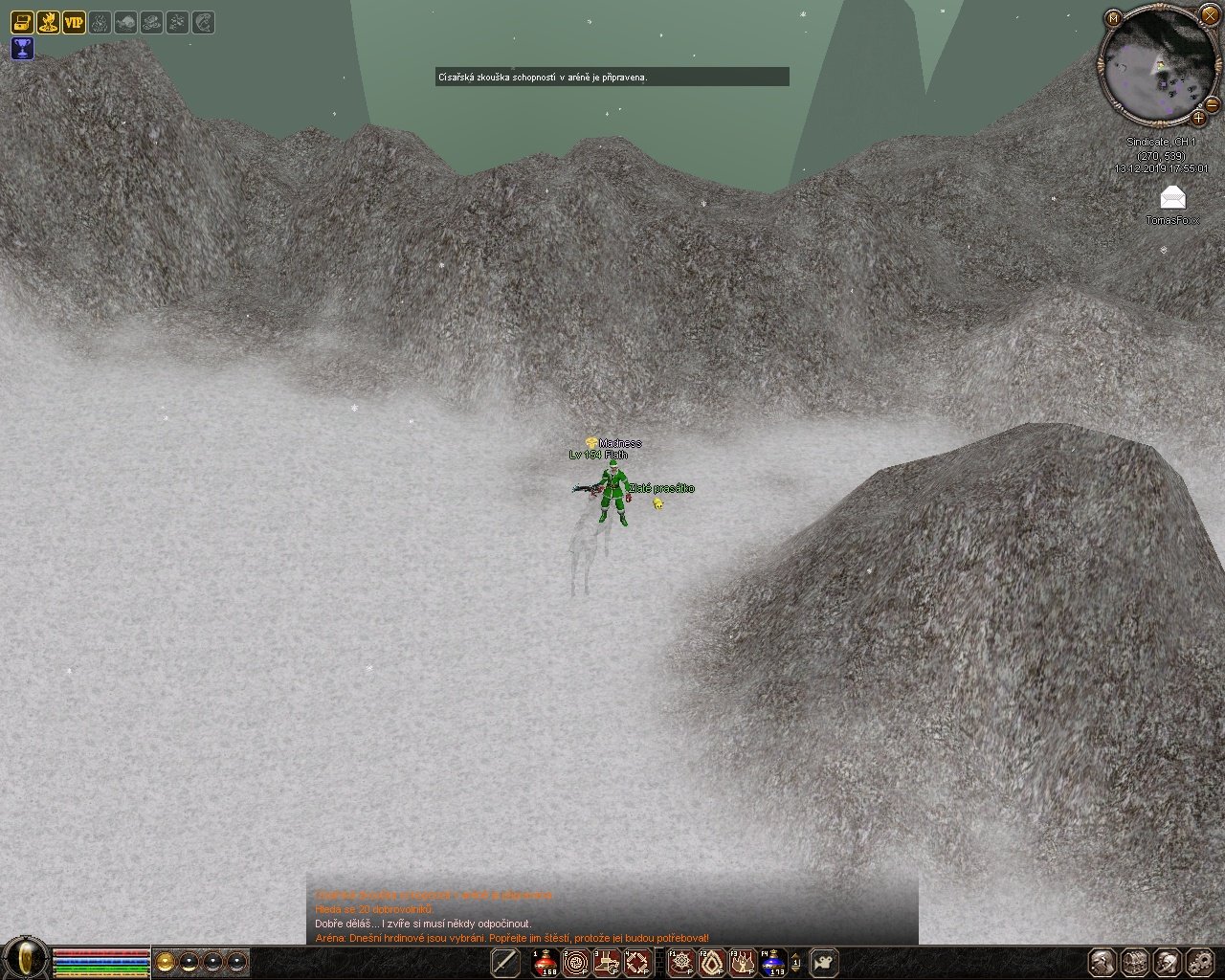Image resolution: width=1225 pixels, height=980 pixels.
Task: Trigger the flame skill in slot F3
Action: pyautogui.click(x=743, y=963)
